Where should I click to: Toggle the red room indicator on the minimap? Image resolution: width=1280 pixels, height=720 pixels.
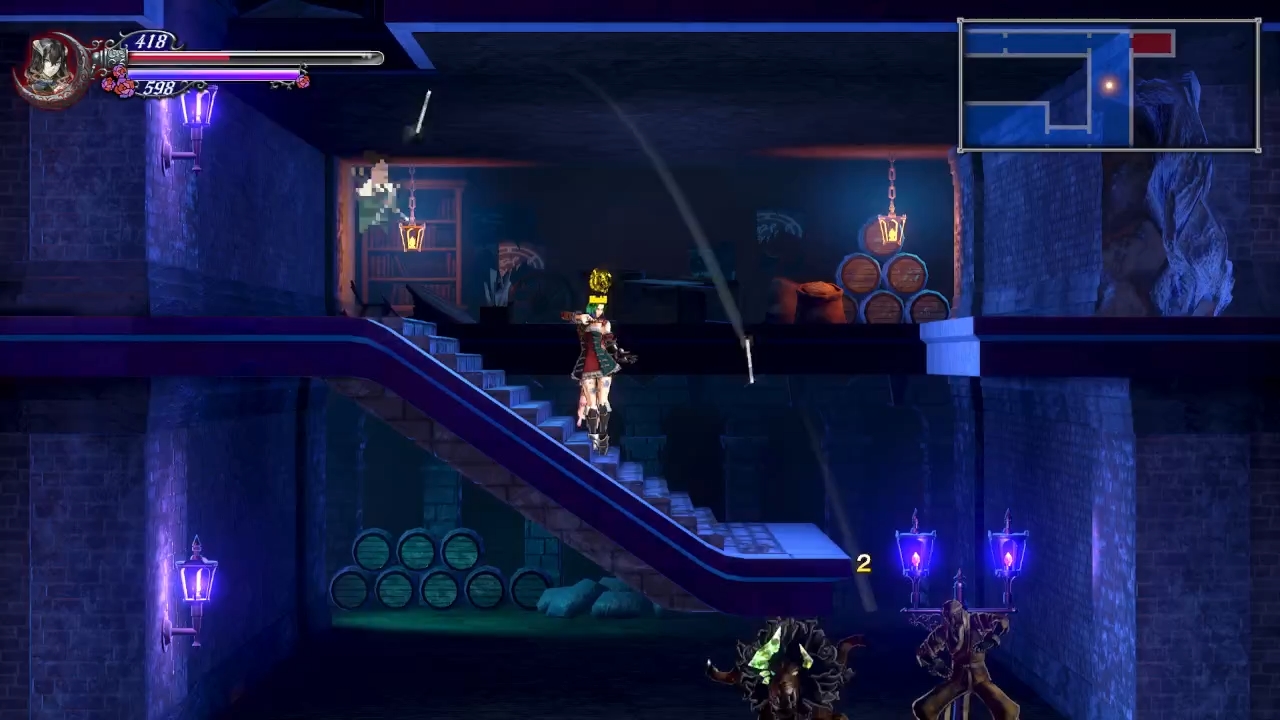(x=1151, y=42)
